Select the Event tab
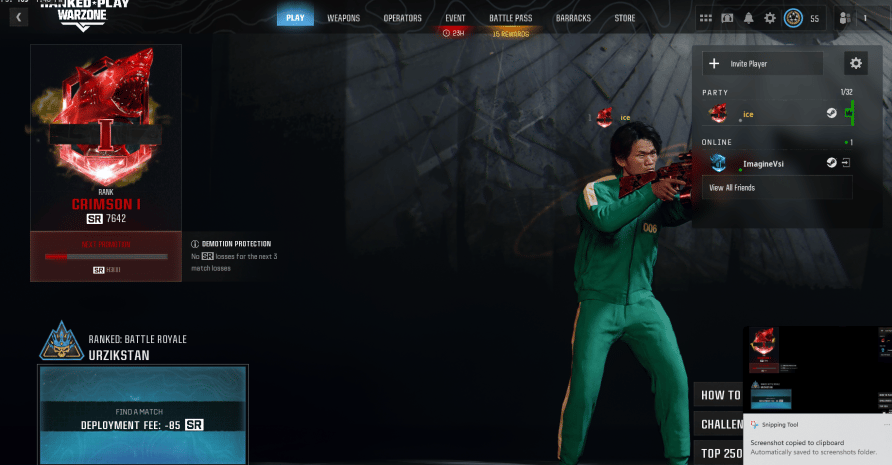892x465 pixels. tap(455, 18)
